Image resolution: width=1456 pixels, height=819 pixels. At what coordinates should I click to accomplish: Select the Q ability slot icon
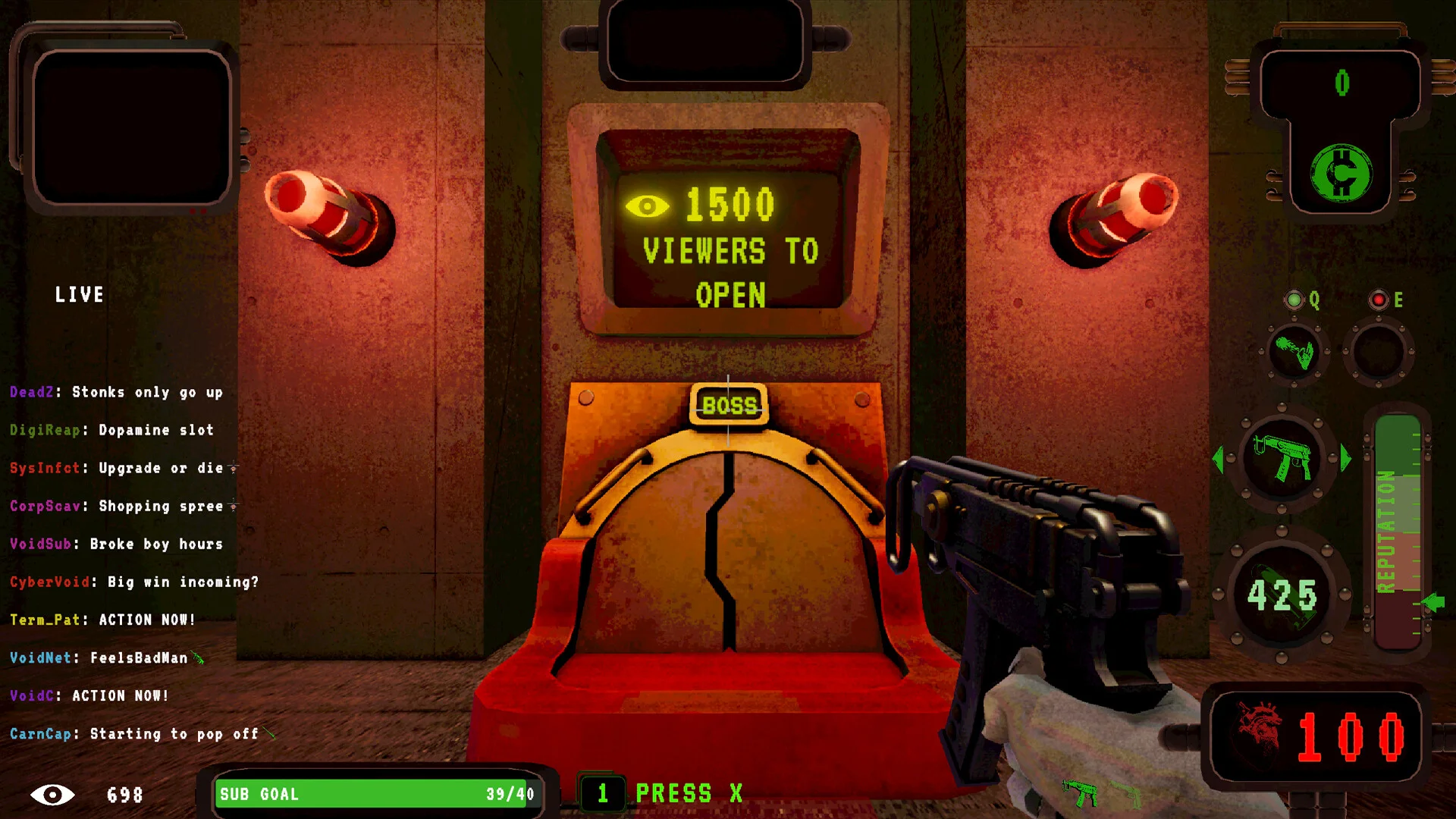1294,352
